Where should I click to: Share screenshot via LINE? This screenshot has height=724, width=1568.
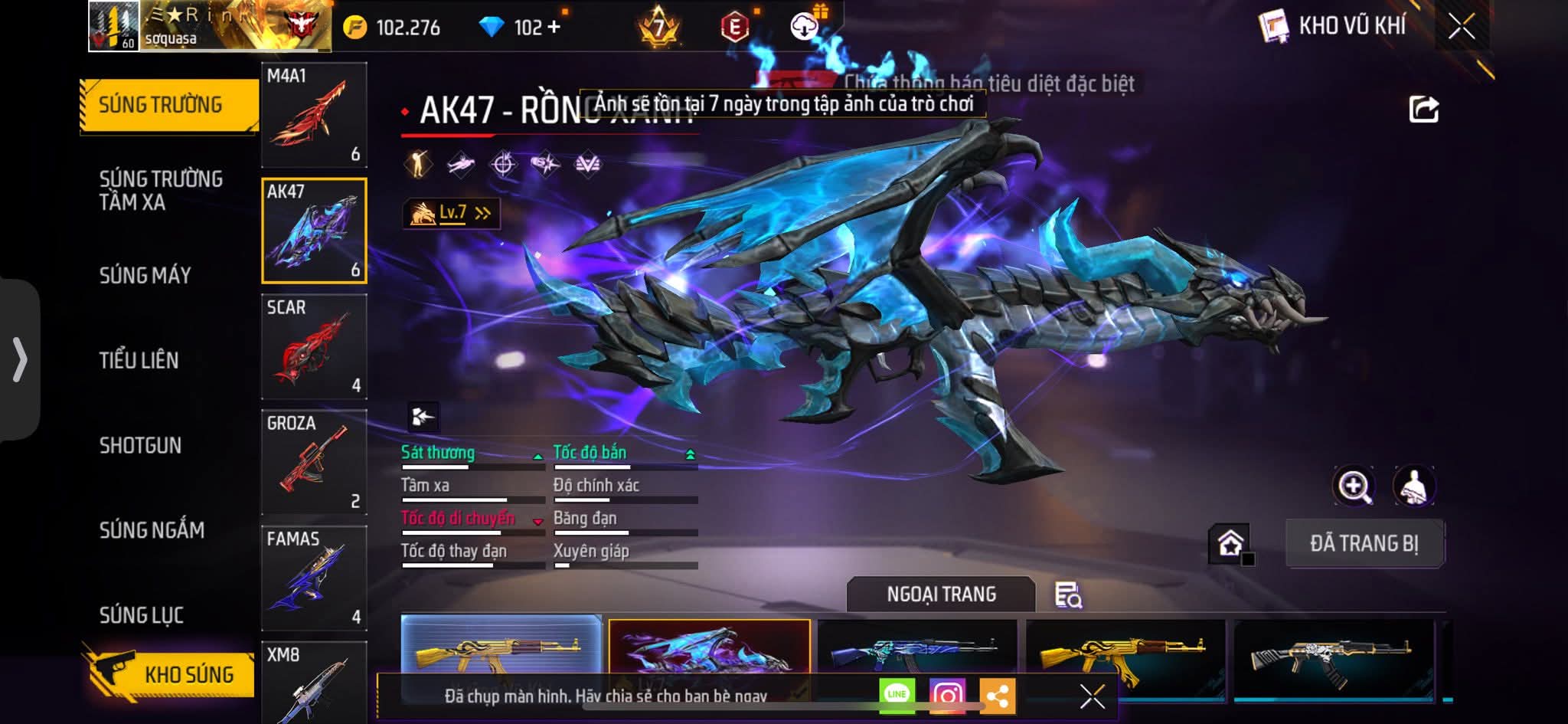click(x=897, y=695)
